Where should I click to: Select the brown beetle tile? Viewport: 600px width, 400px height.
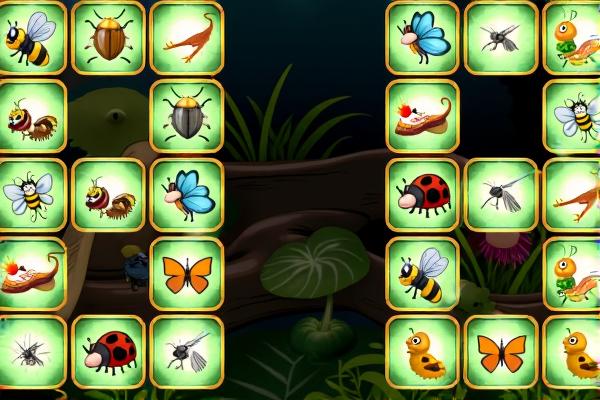(x=108, y=38)
